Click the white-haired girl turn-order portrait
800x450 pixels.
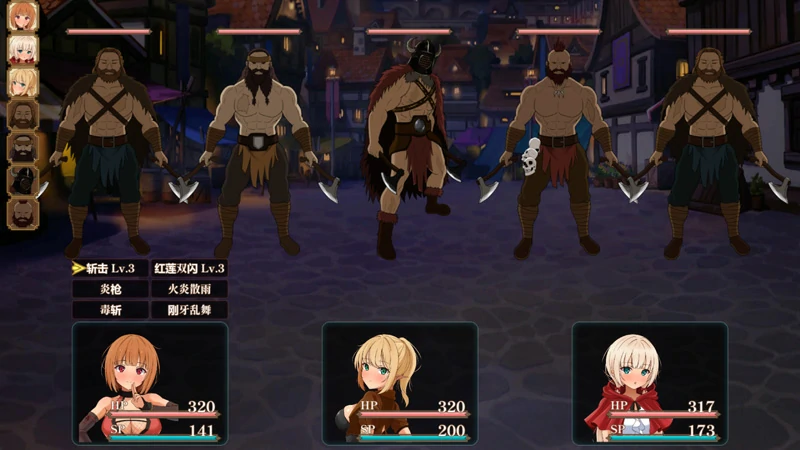point(22,49)
